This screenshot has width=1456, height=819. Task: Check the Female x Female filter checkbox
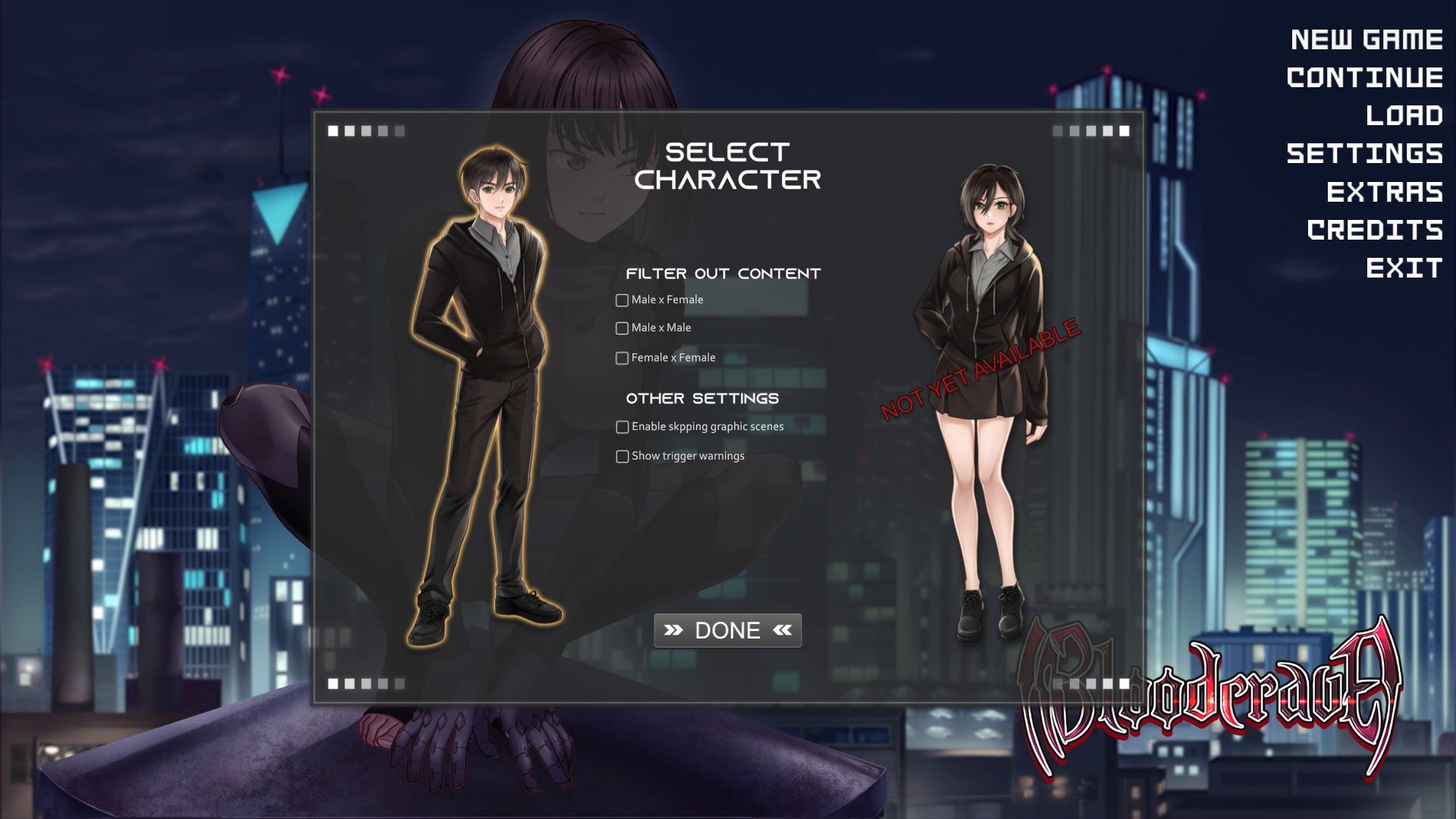(x=622, y=358)
